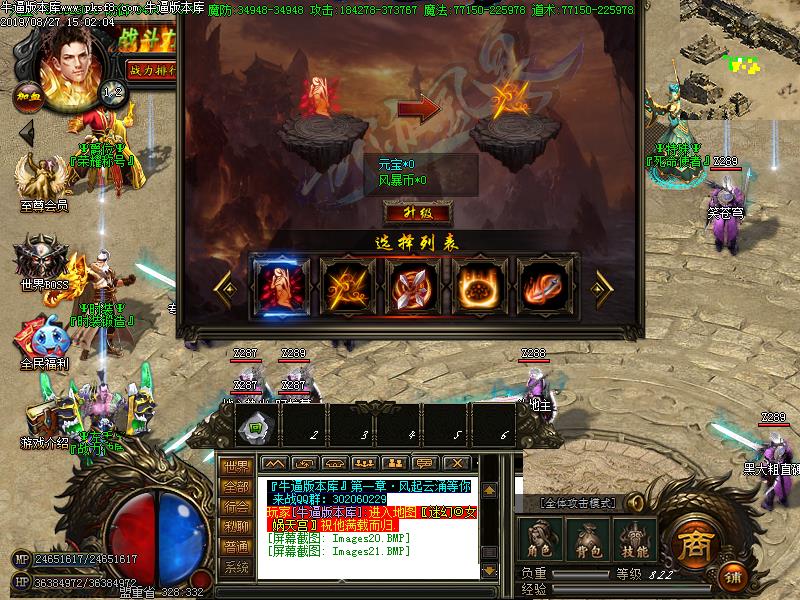Open the 角色 character panel
Screen dimensions: 800x600
(541, 540)
